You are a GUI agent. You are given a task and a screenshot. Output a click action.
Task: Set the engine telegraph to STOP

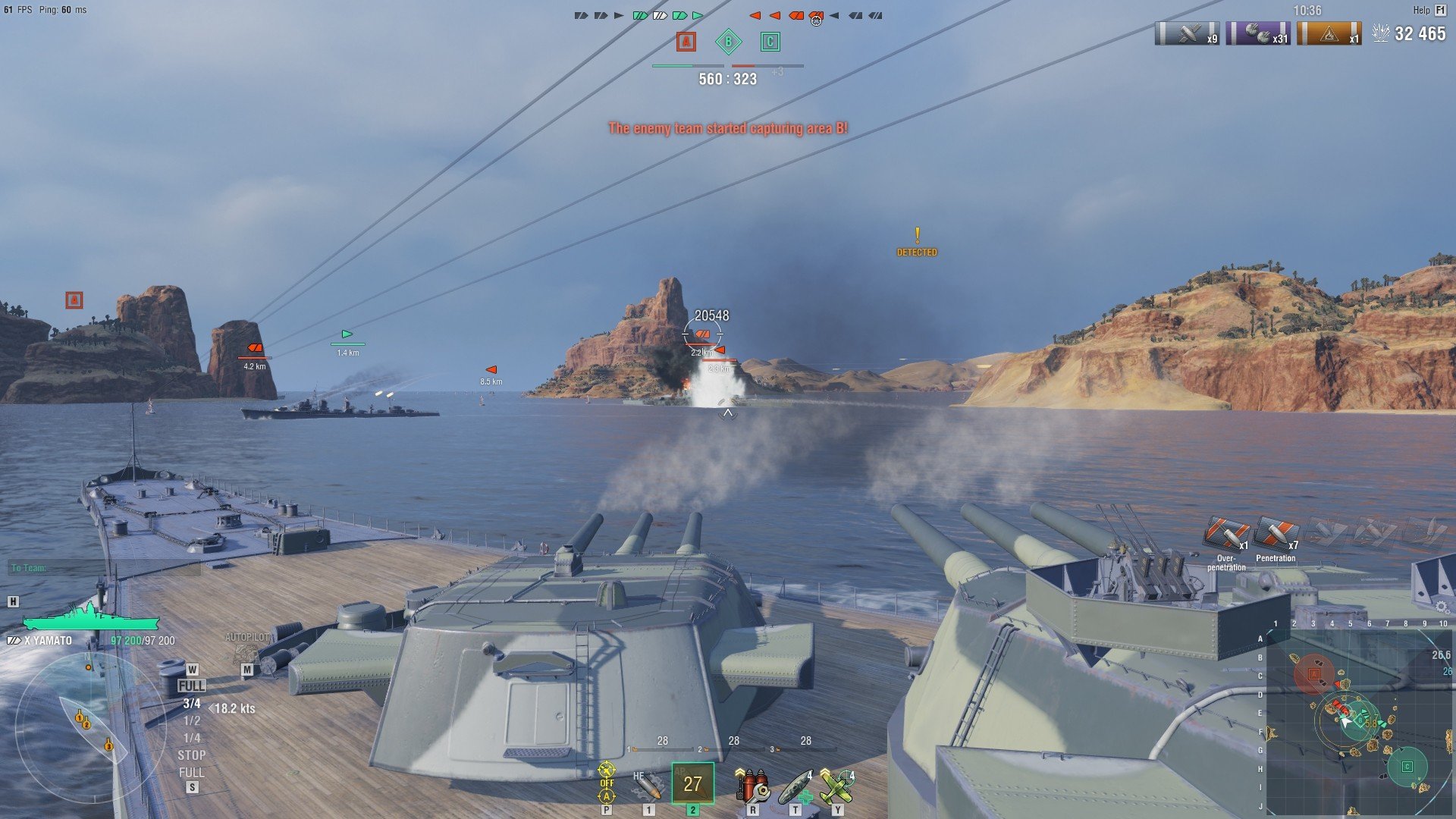coord(191,755)
